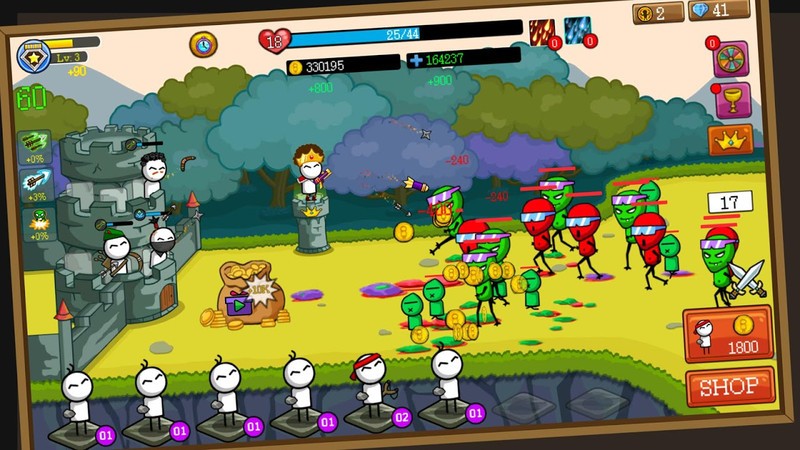
Task: Tap the crossed swords battle icon
Action: pos(745,278)
